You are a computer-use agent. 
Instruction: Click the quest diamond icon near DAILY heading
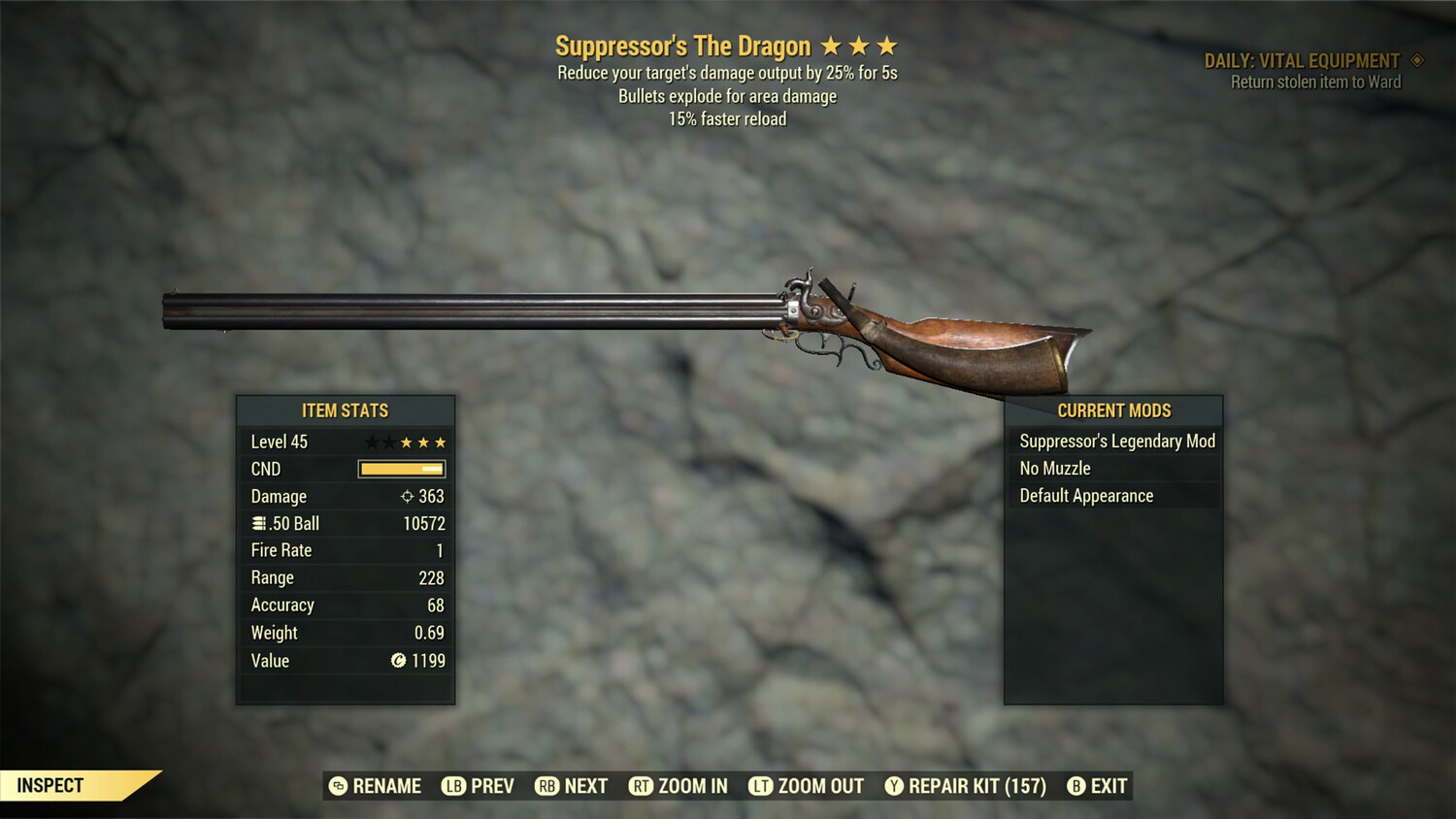pyautogui.click(x=1414, y=59)
